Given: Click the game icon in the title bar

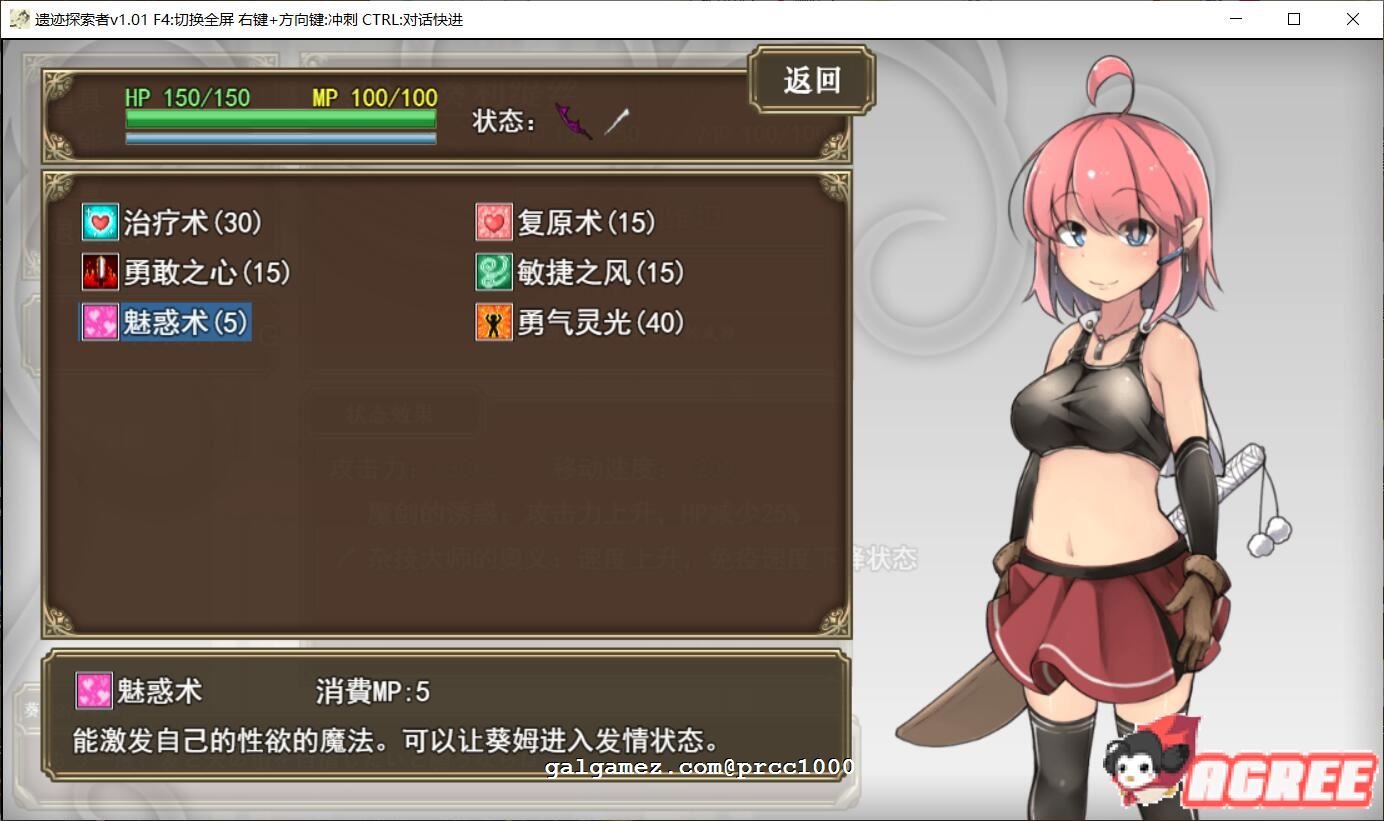Looking at the screenshot, I should (18, 18).
